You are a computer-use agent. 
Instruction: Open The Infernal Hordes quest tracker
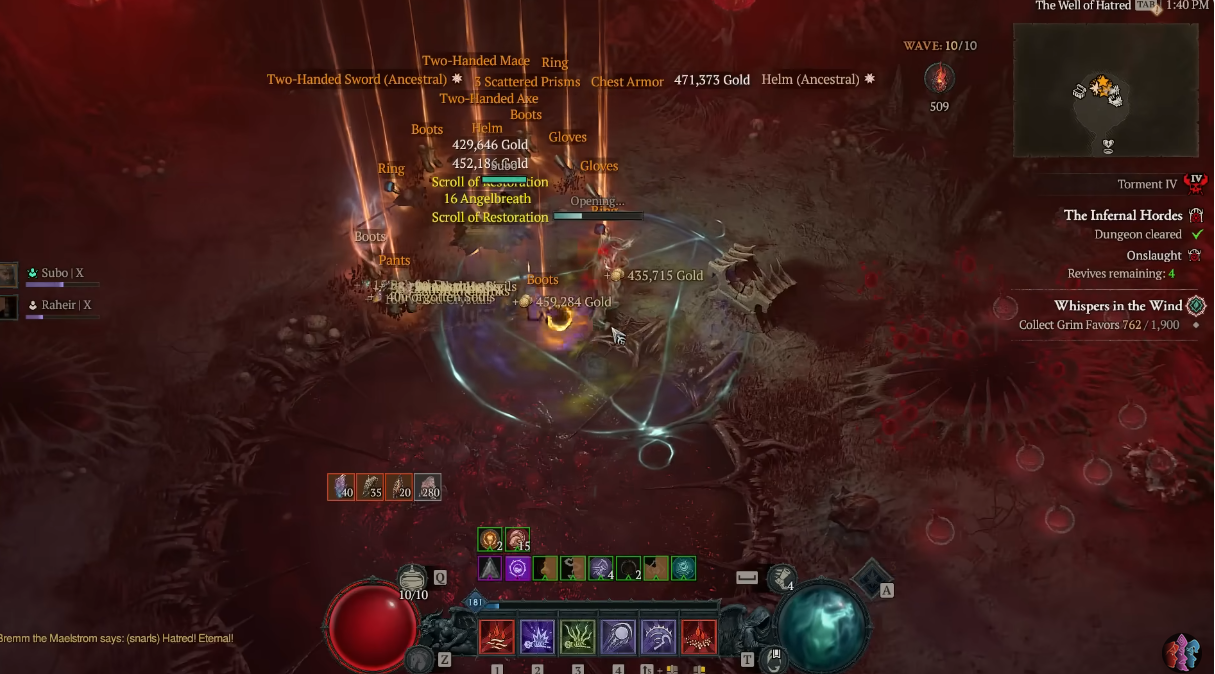click(1122, 215)
